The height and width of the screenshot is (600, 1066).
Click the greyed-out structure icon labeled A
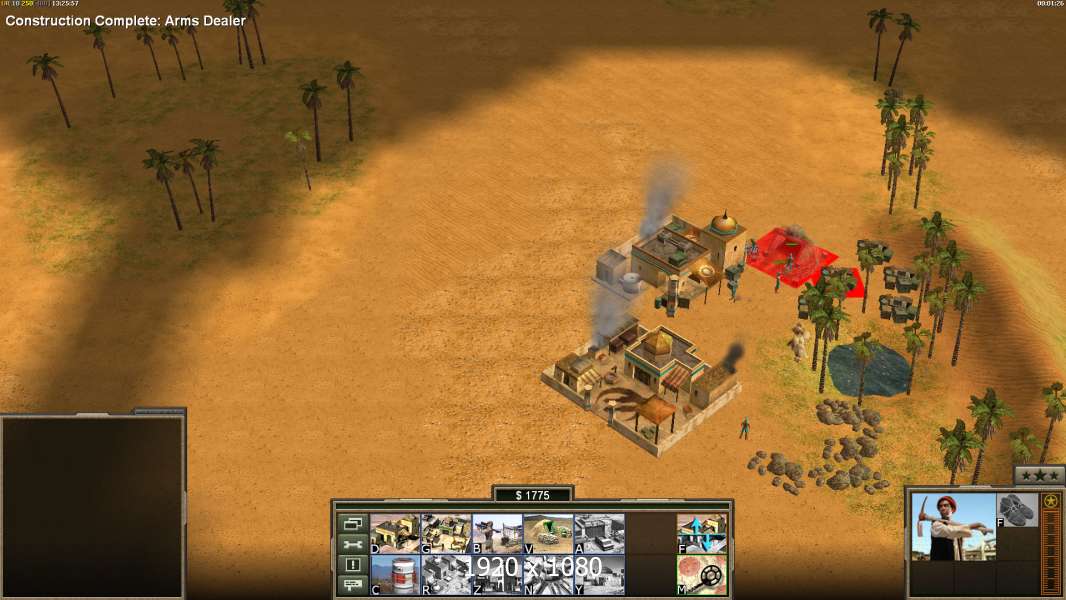click(x=599, y=533)
